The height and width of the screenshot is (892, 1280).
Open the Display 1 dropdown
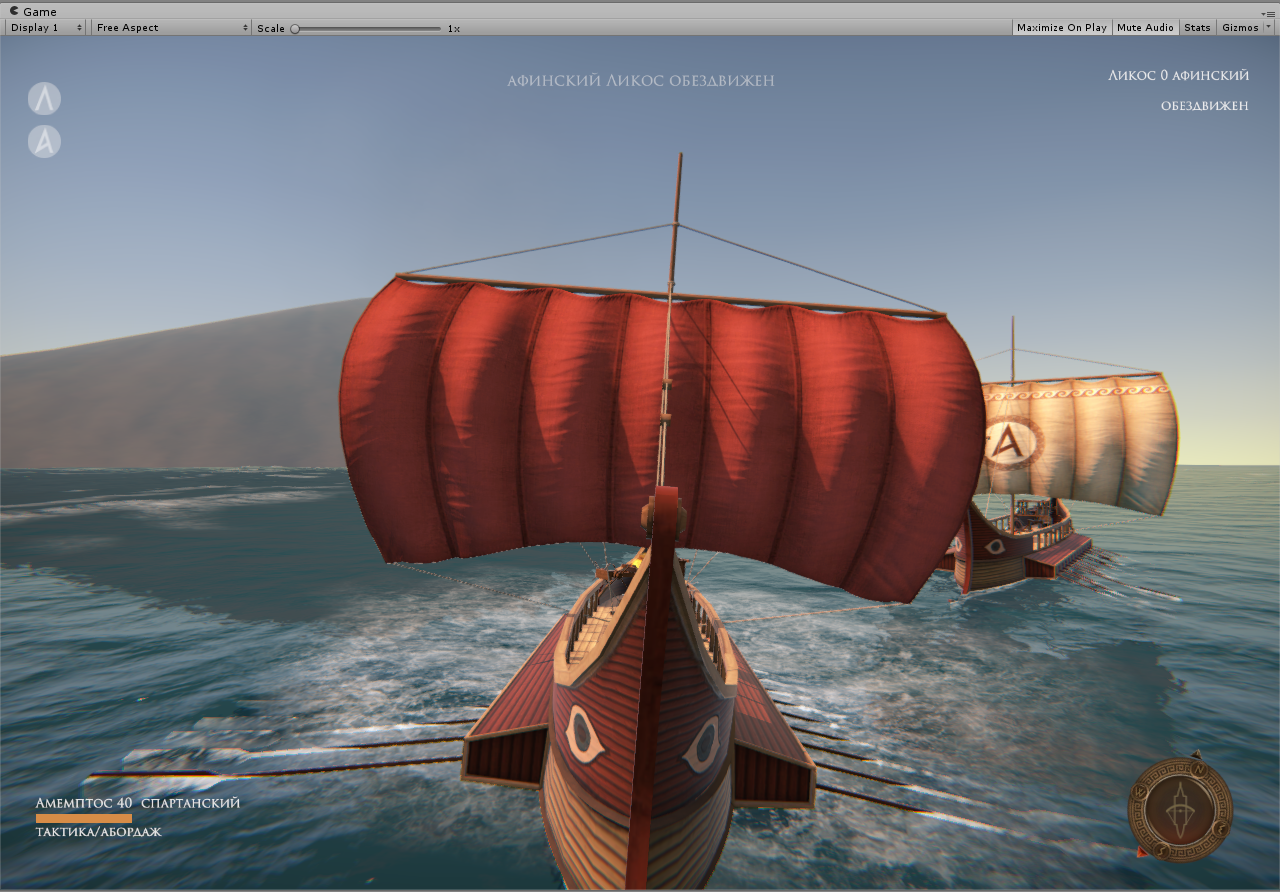(x=46, y=28)
